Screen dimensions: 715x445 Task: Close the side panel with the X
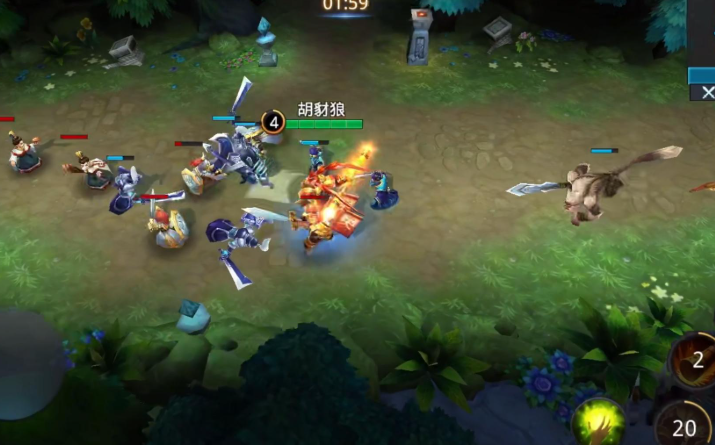point(707,92)
